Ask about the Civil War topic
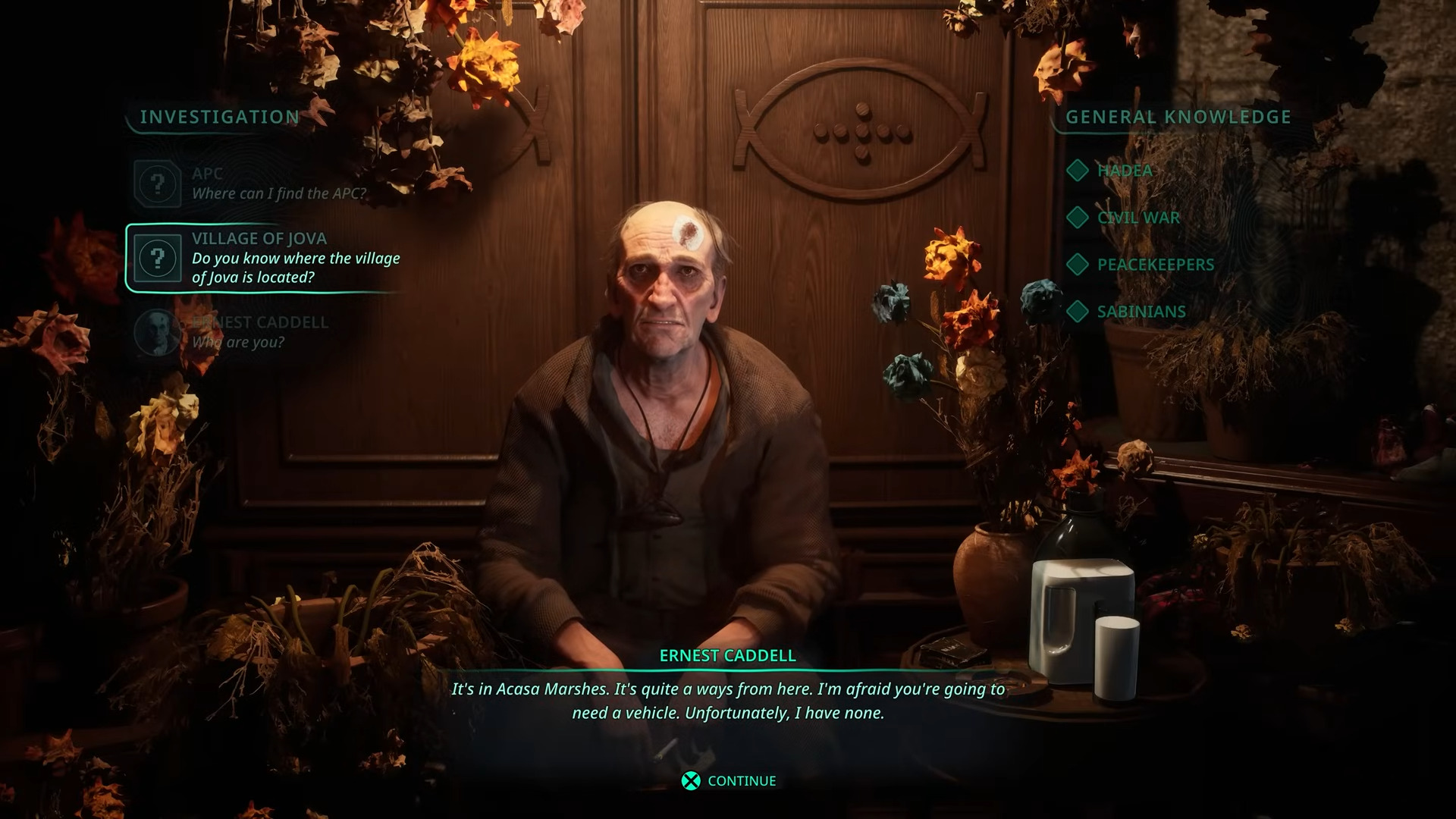The width and height of the screenshot is (1456, 819). click(x=1137, y=218)
